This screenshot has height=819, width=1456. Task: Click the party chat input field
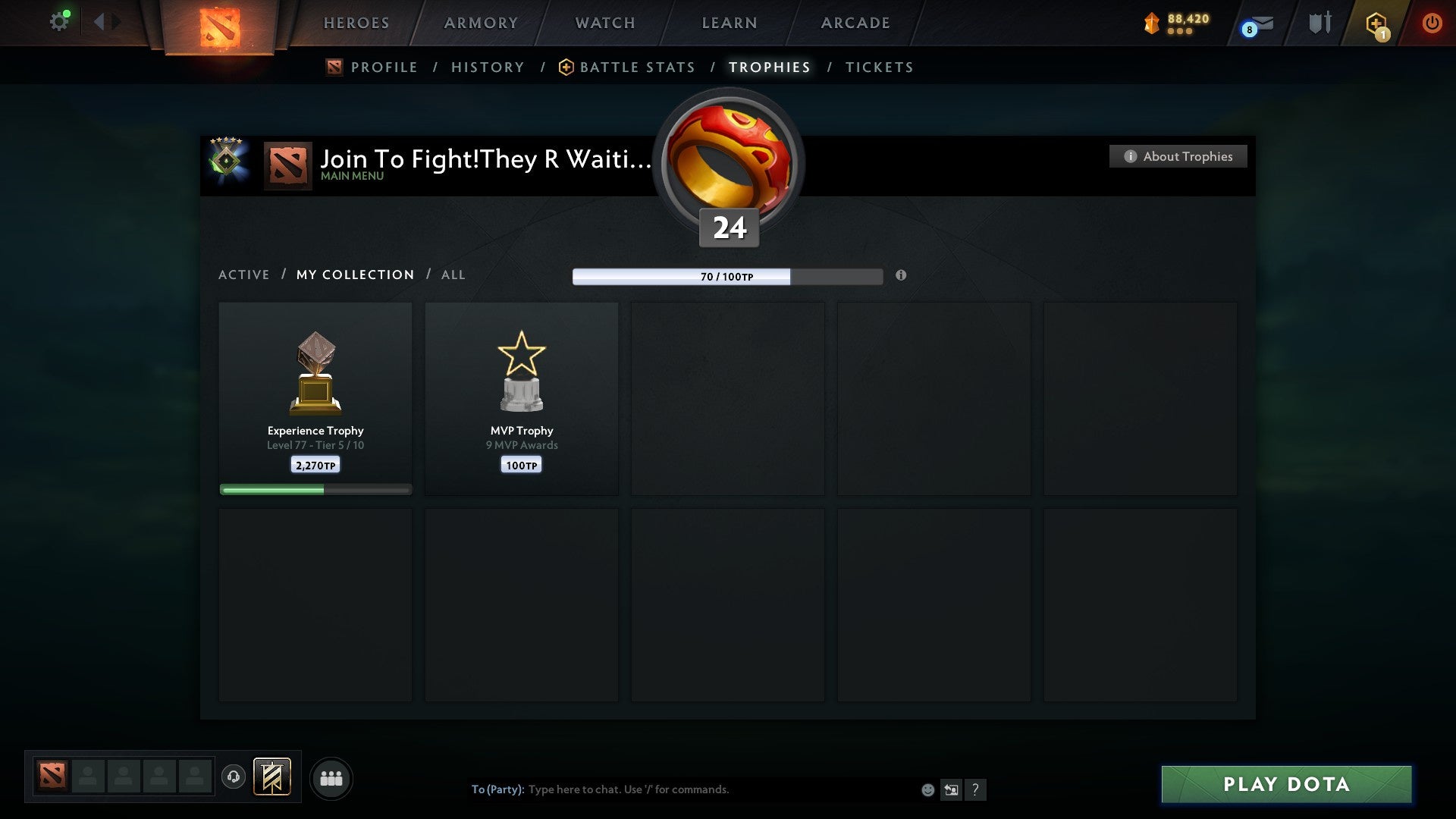tap(682, 789)
